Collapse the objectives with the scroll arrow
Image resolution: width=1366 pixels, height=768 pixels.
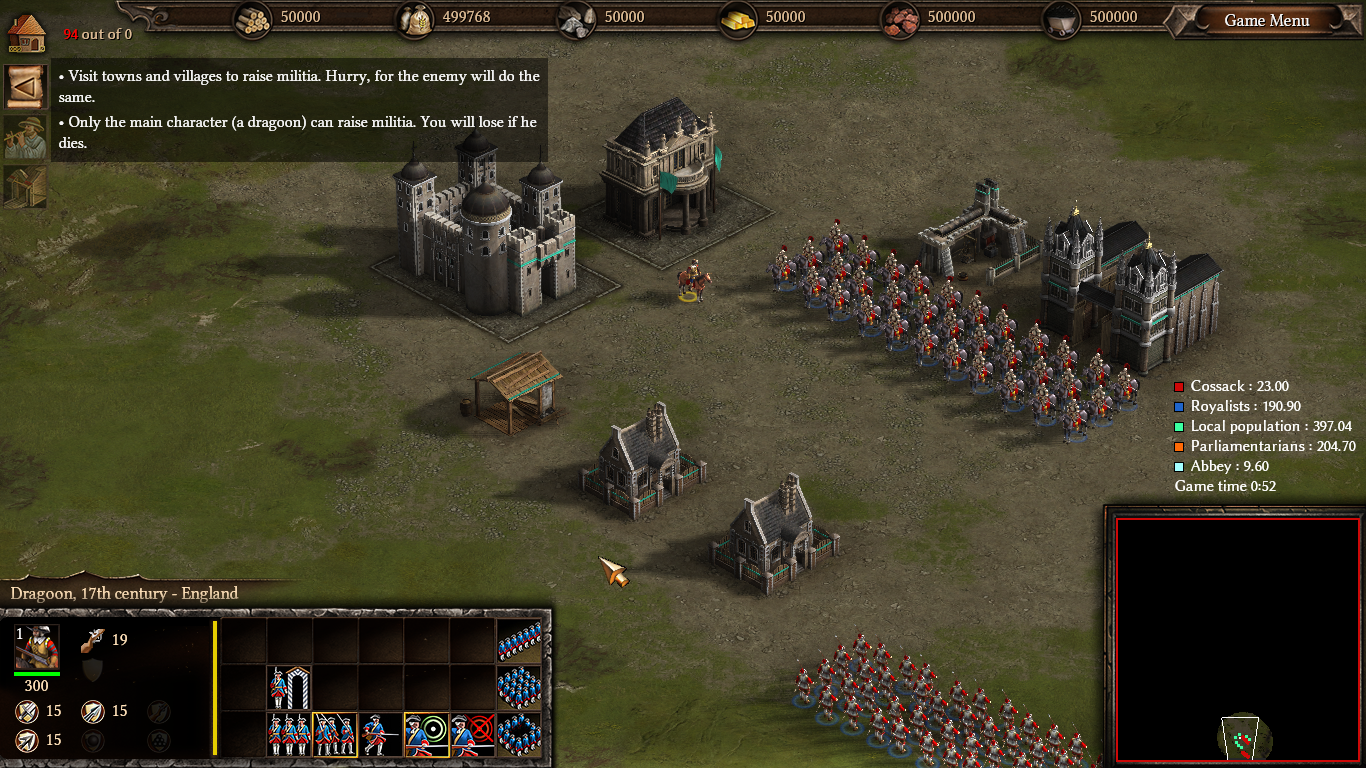[x=25, y=86]
